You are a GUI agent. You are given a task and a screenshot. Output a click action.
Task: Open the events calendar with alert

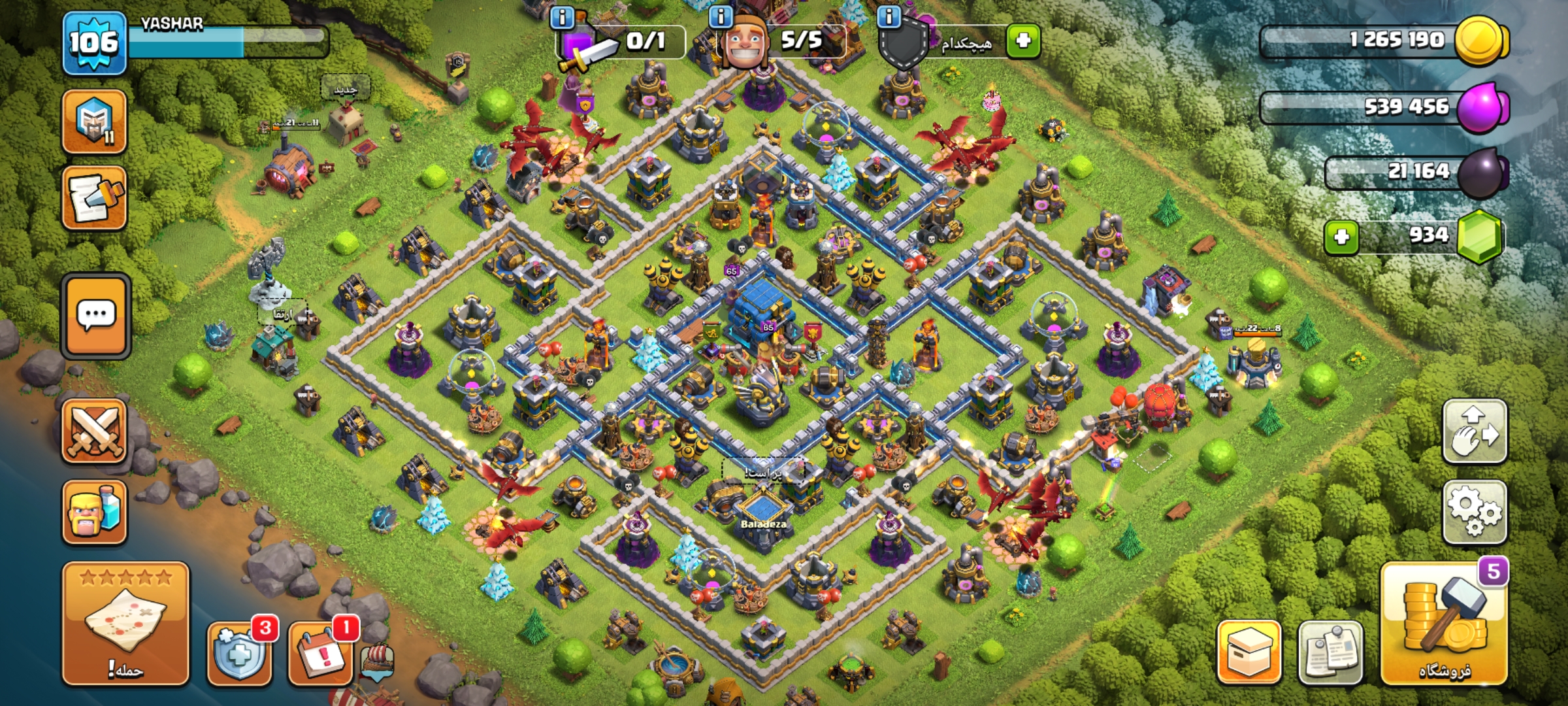[320, 654]
